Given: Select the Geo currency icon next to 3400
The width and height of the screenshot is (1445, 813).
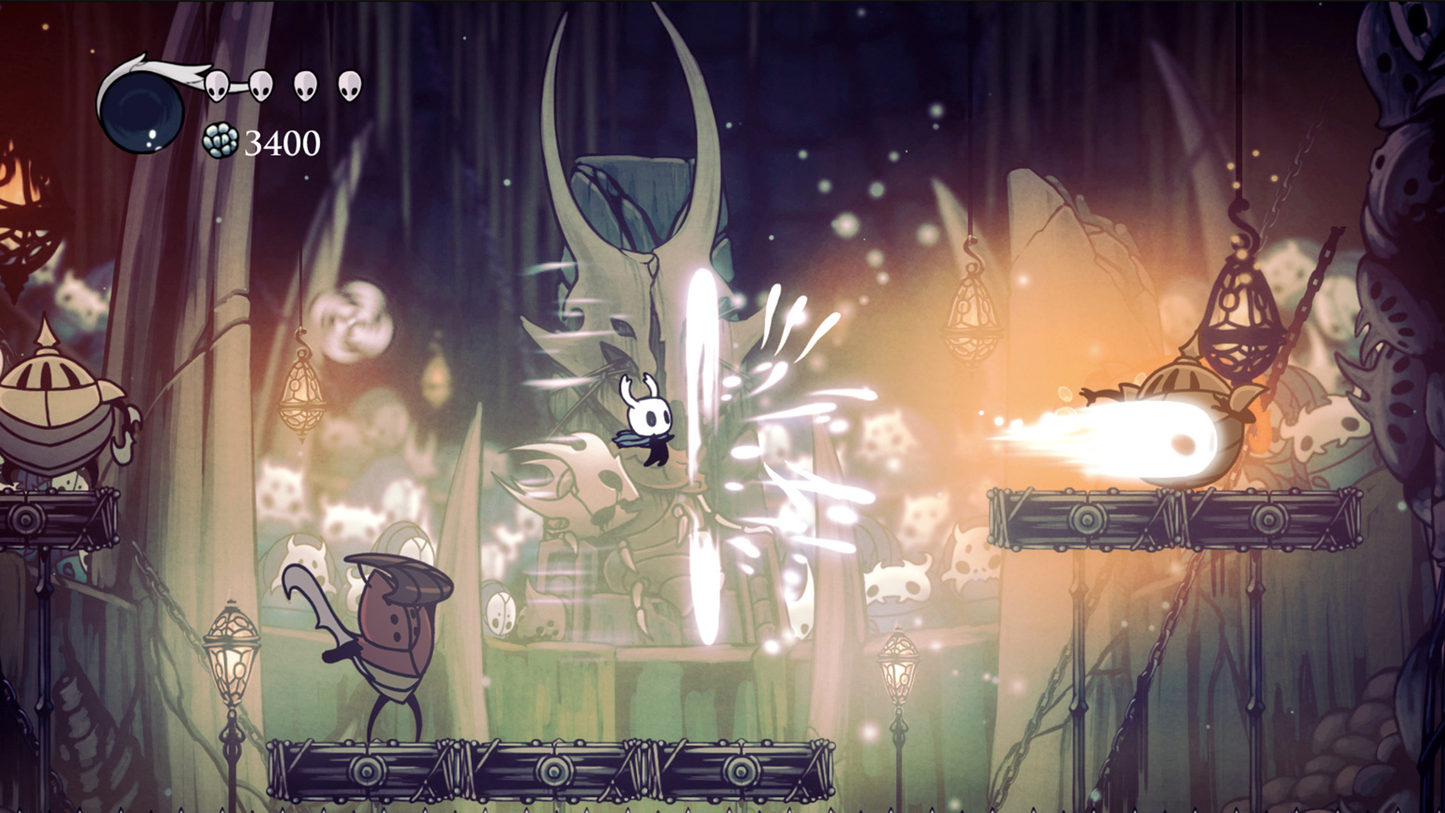Looking at the screenshot, I should coord(219,141).
